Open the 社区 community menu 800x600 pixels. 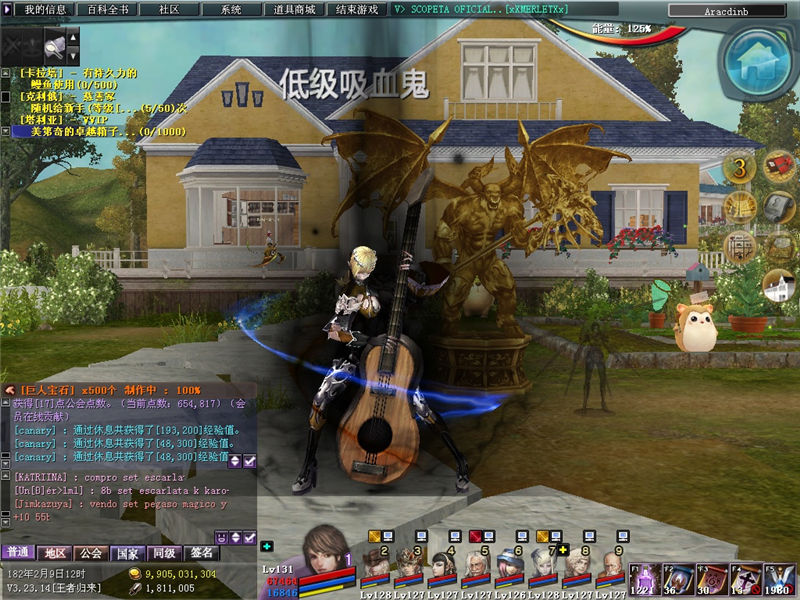[168, 9]
